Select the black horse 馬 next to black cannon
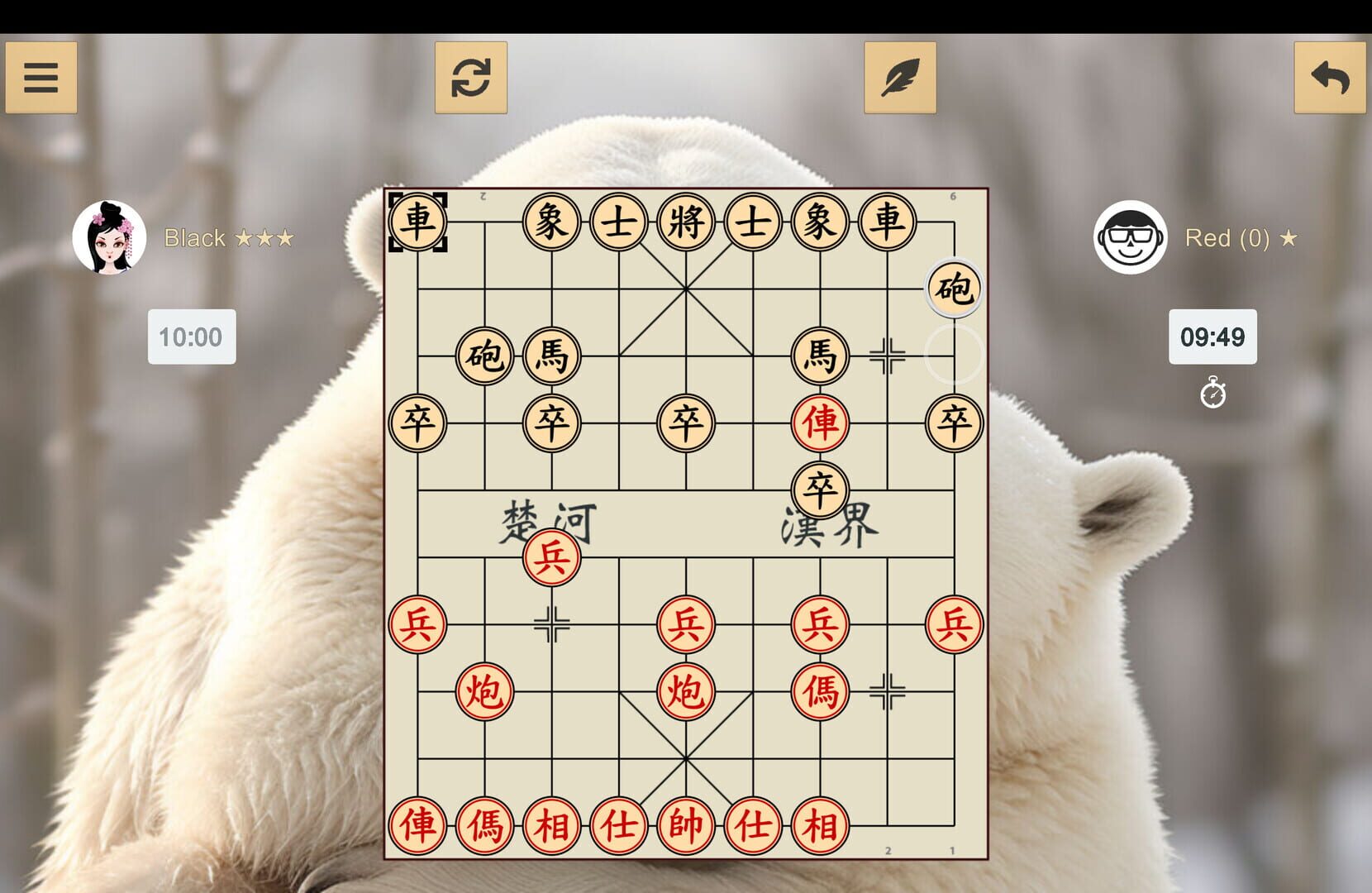Image resolution: width=1372 pixels, height=893 pixels. [552, 356]
